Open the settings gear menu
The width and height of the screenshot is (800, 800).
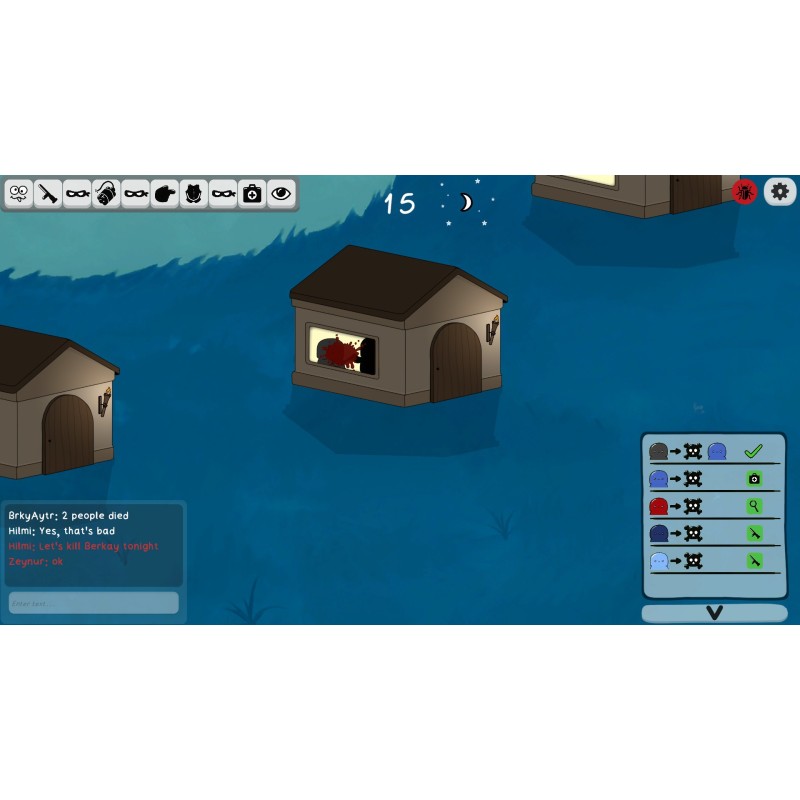pos(780,191)
